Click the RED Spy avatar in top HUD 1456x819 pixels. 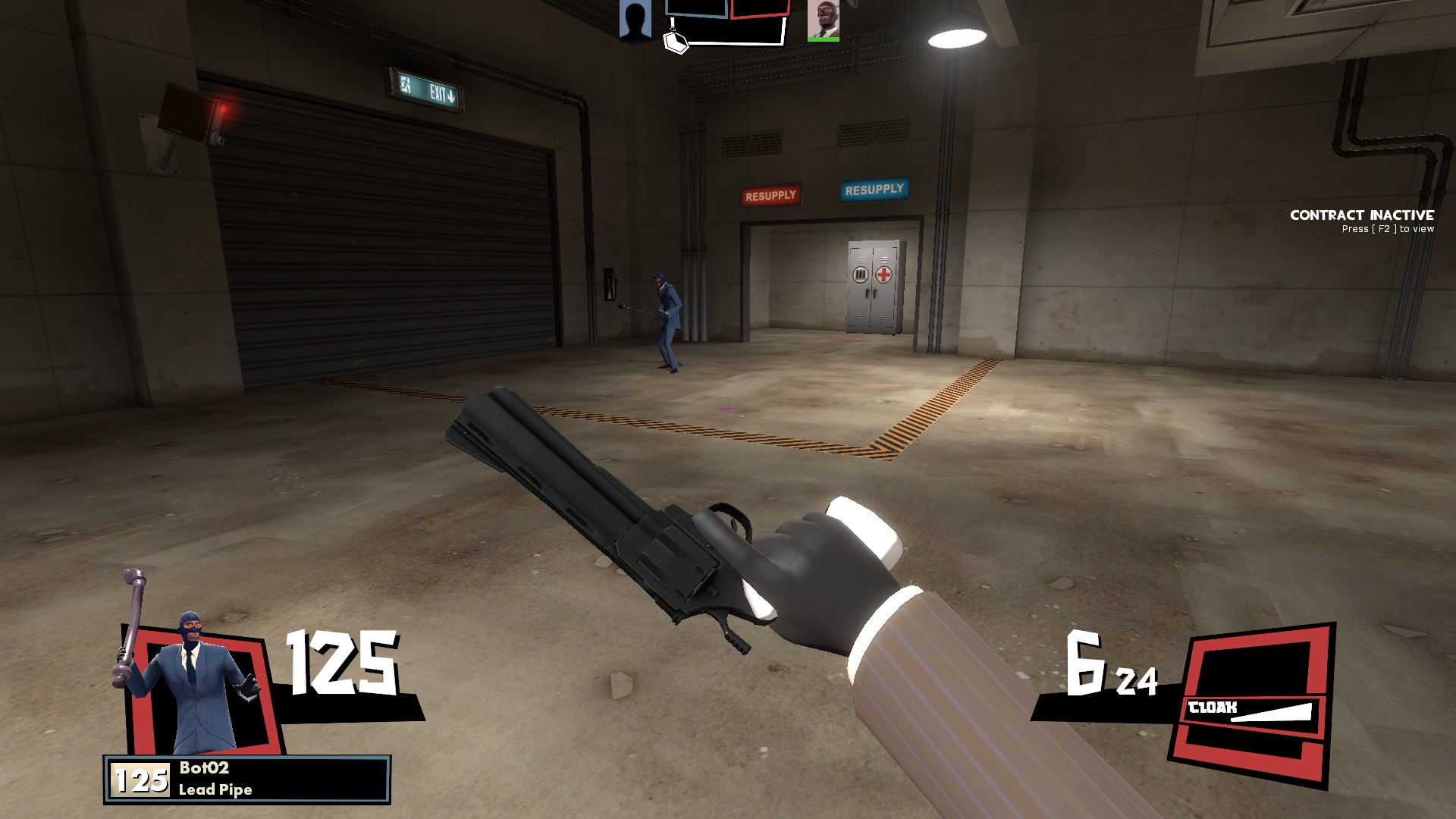point(824,20)
